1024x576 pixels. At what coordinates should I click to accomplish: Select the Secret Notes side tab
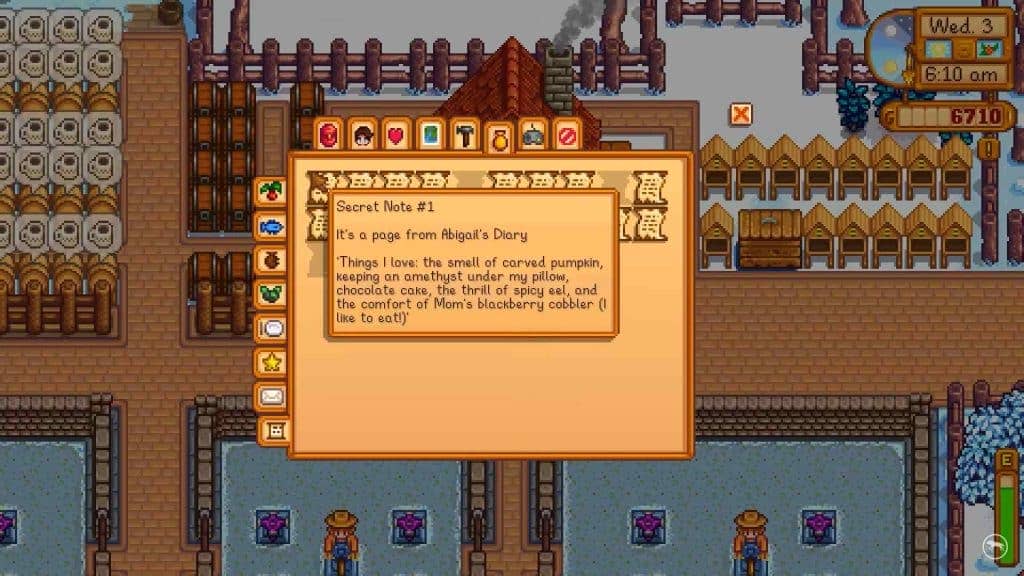pyautogui.click(x=273, y=431)
